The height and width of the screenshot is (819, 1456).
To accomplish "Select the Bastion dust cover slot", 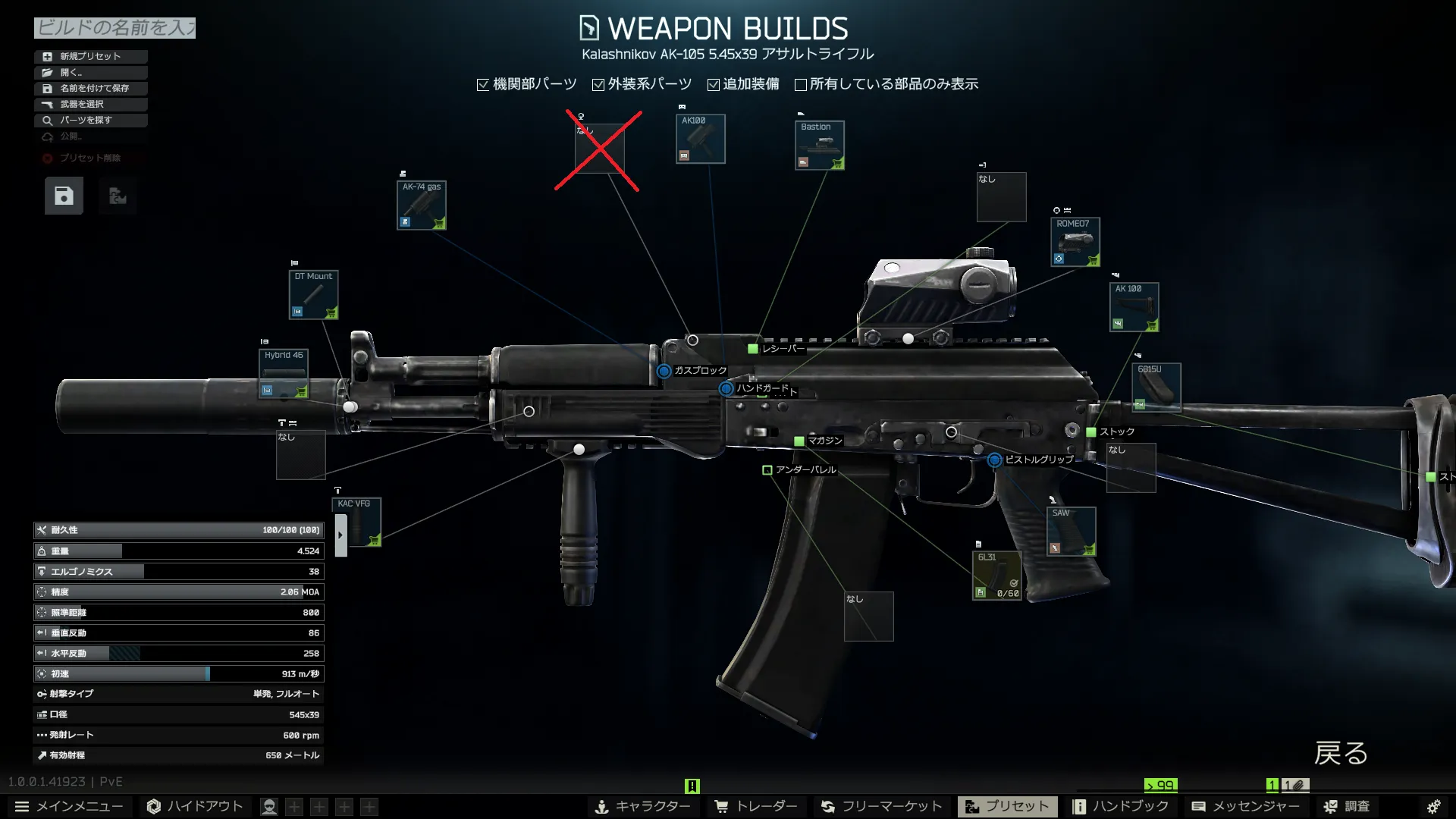I will [819, 146].
